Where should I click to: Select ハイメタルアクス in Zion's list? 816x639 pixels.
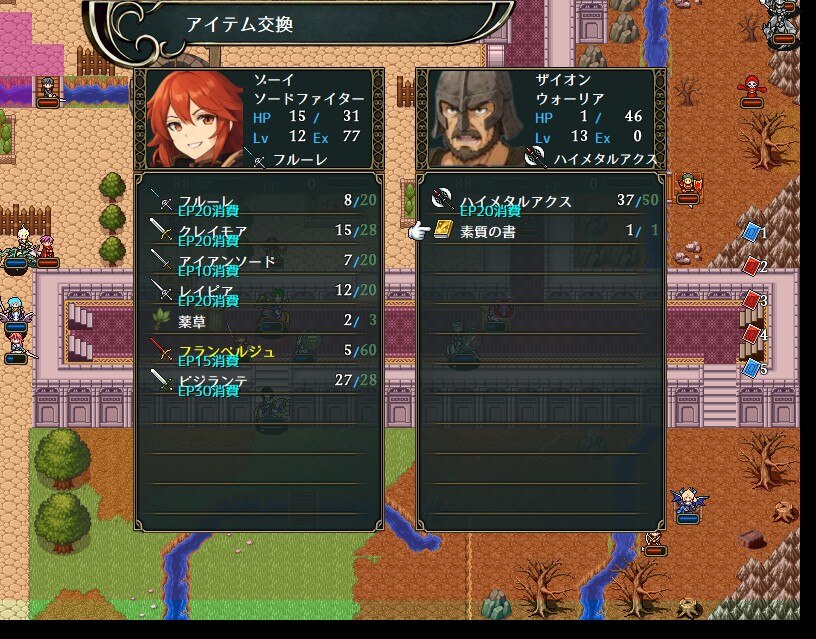[540, 201]
